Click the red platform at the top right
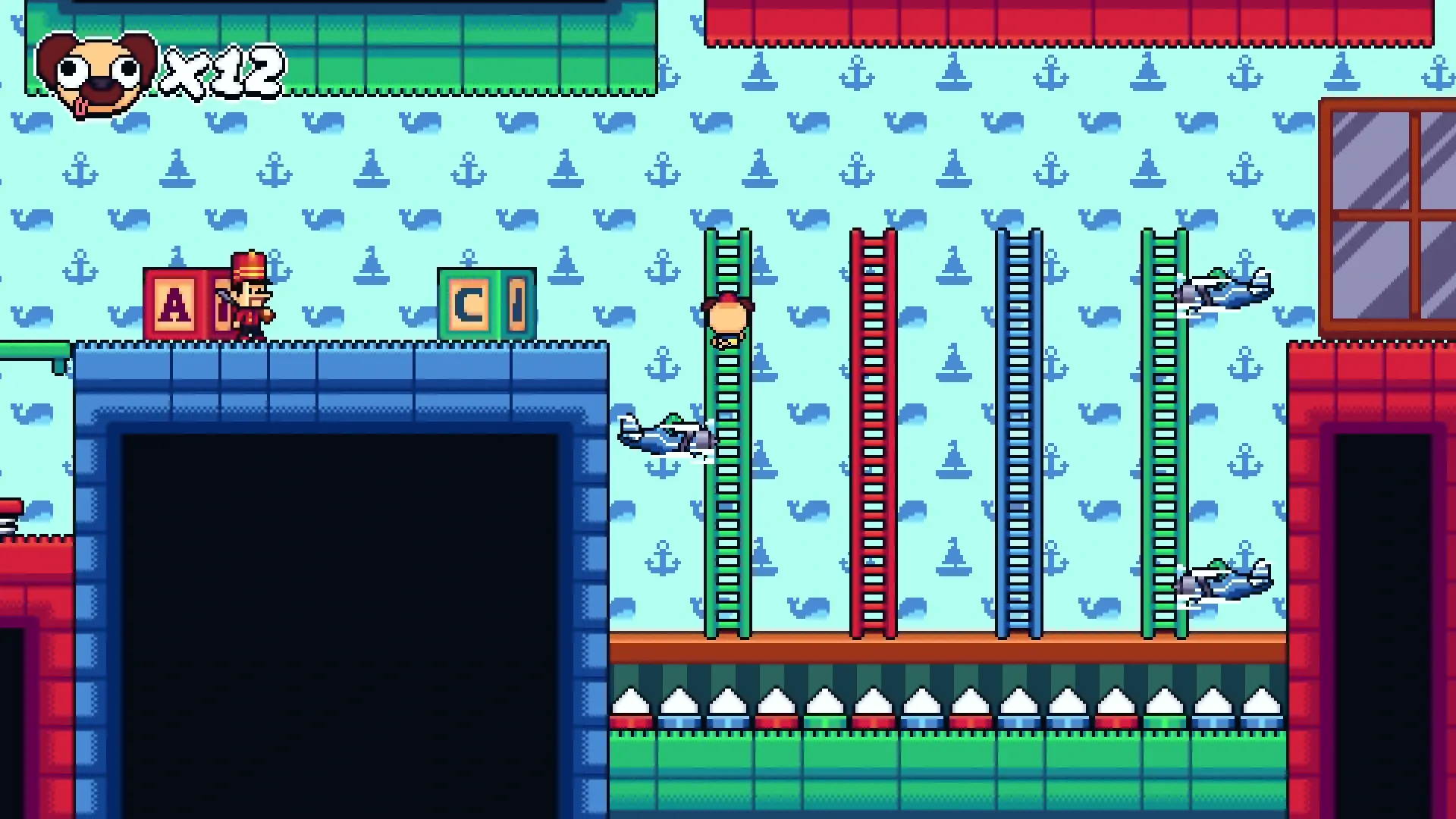 coord(1062,23)
